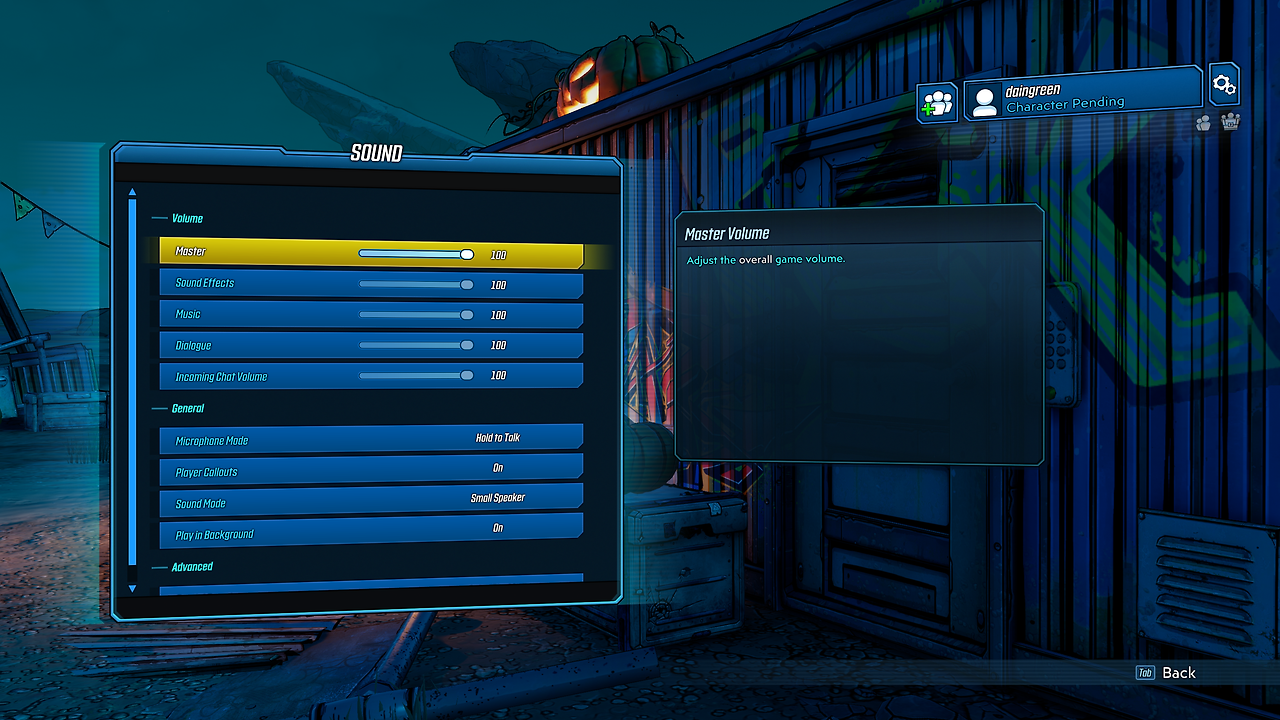Switch Microphone Mode from Hold to Talk
This screenshot has width=1280, height=720.
(370, 440)
